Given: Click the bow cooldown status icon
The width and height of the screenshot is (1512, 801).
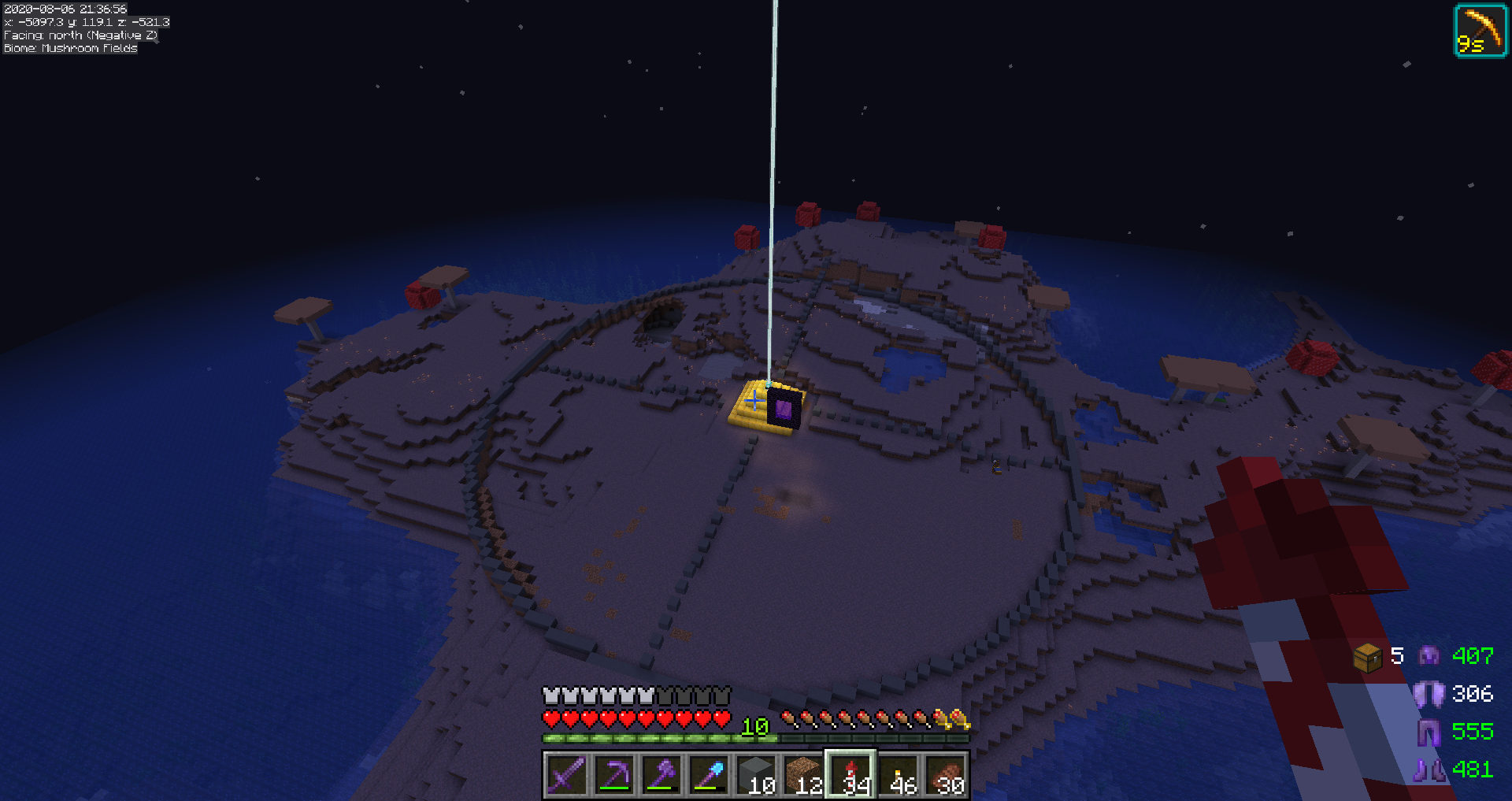Looking at the screenshot, I should click(x=1480, y=32).
